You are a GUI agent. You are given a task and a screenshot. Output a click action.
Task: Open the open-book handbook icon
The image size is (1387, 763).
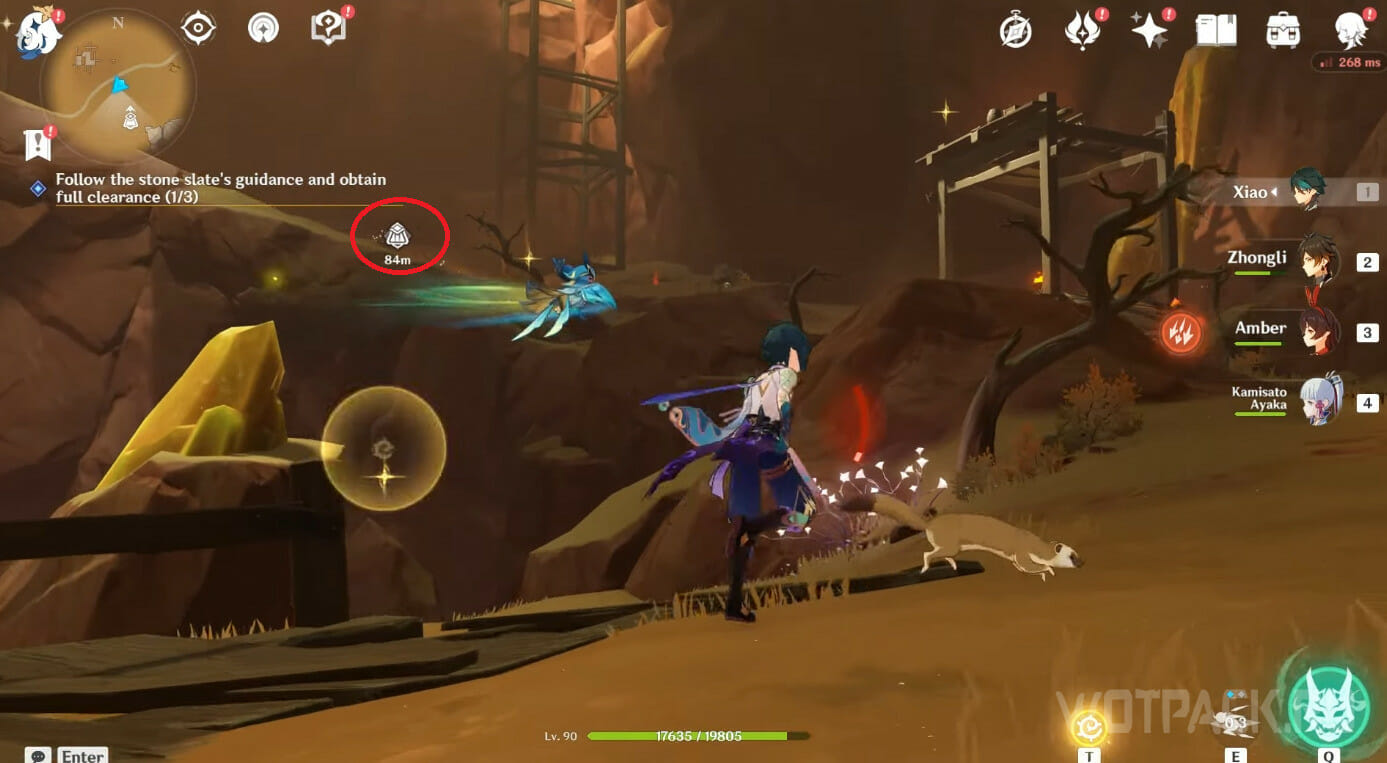point(1216,31)
